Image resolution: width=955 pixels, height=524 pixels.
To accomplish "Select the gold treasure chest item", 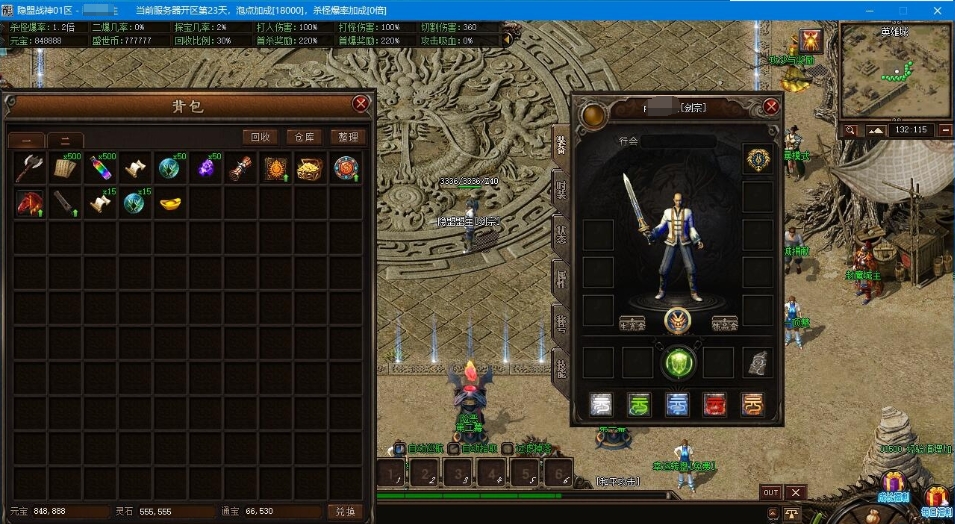I will pos(310,168).
